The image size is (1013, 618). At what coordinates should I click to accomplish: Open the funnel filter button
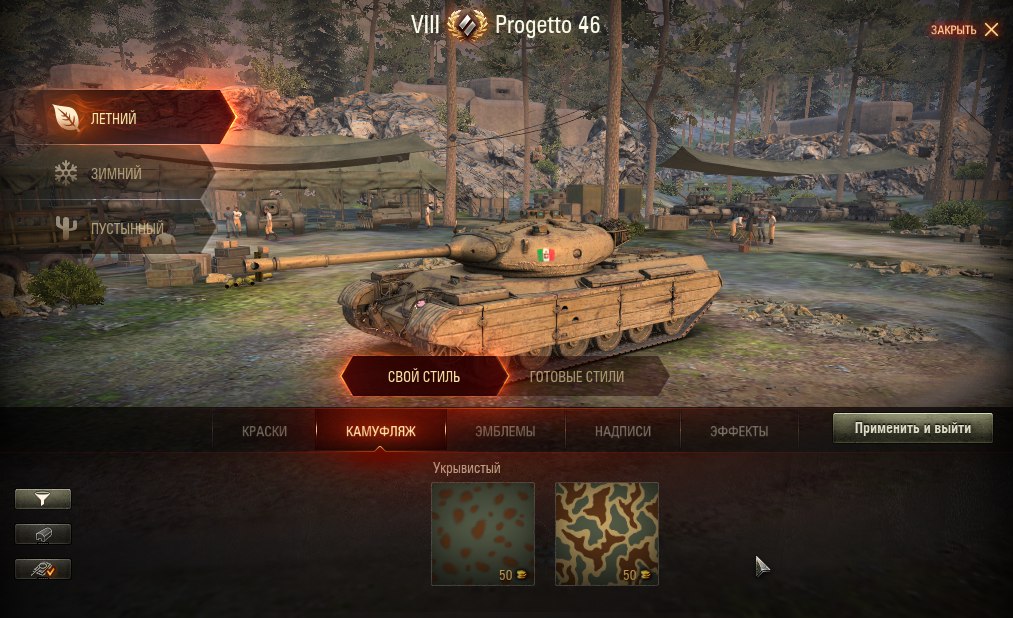(43, 498)
